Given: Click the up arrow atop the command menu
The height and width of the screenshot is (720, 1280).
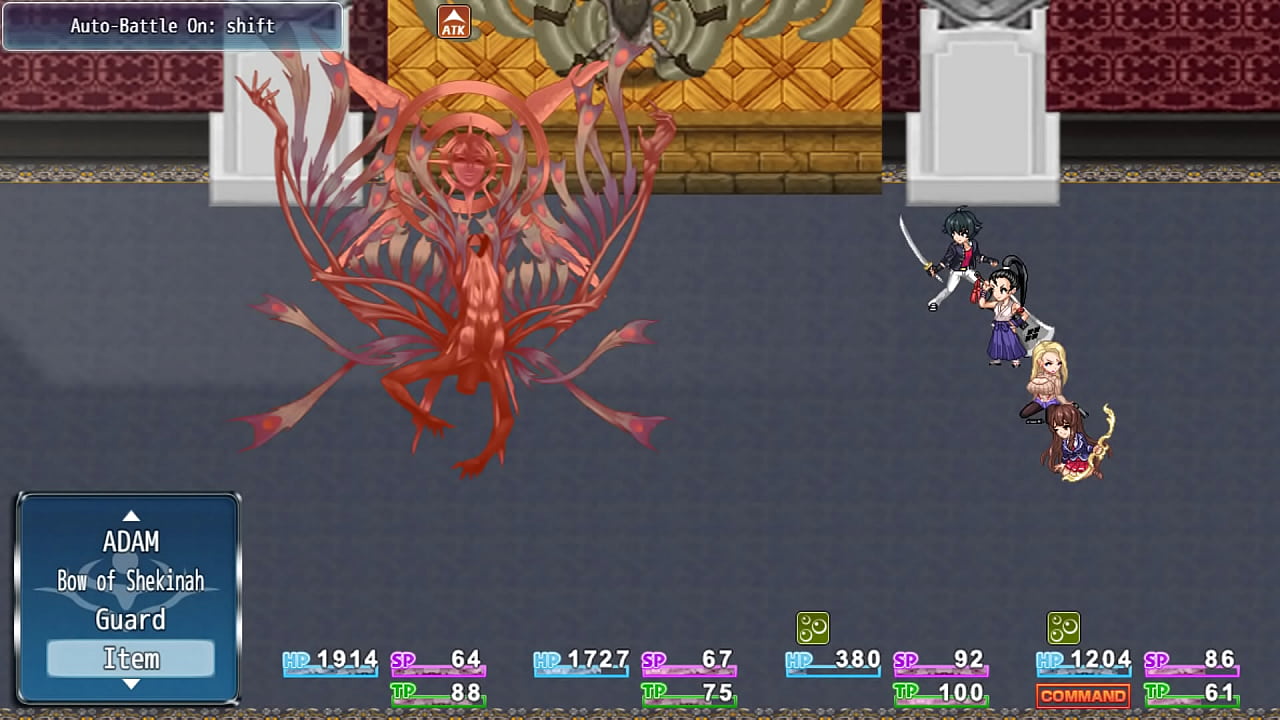Looking at the screenshot, I should [x=131, y=516].
